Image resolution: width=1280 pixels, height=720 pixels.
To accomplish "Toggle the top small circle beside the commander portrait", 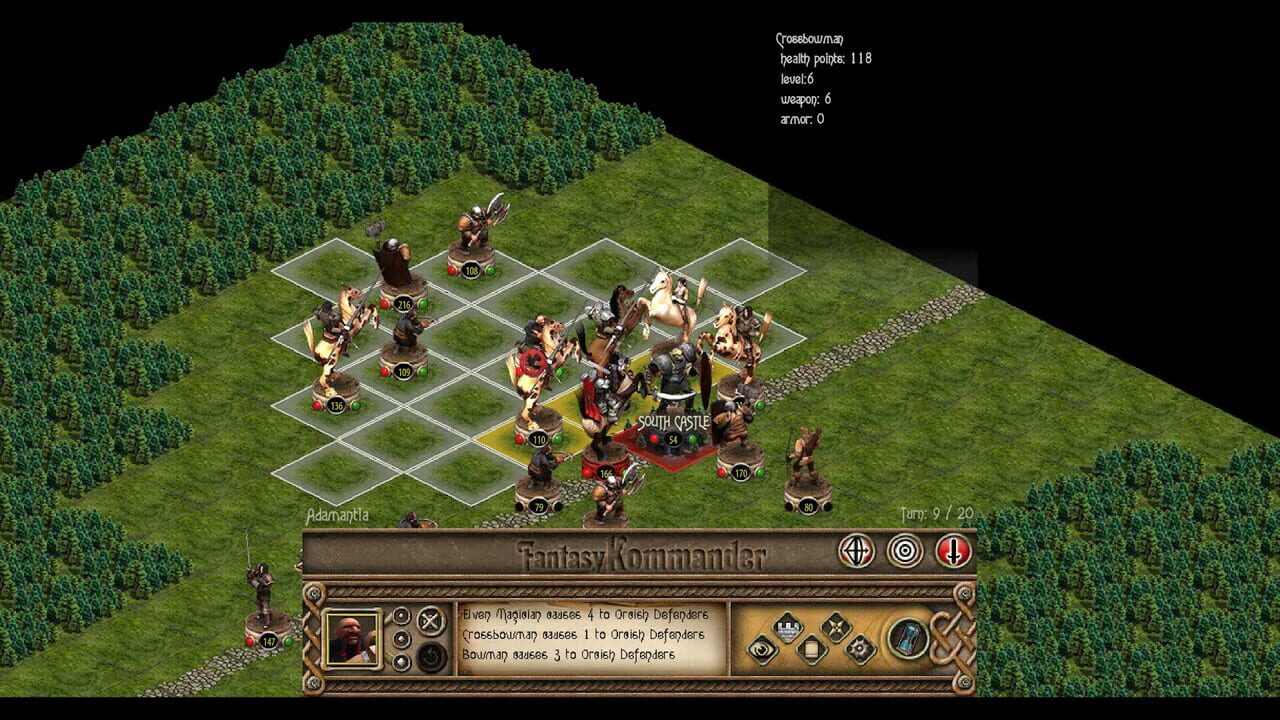I will [x=401, y=616].
